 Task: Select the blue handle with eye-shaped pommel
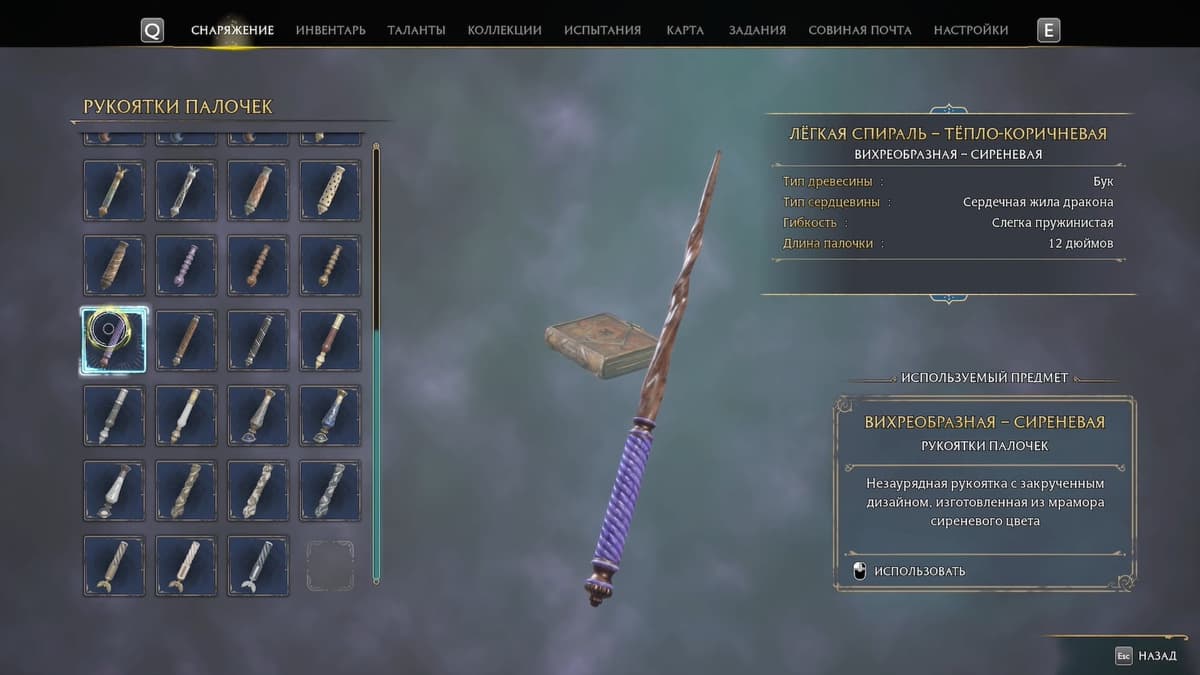pyautogui.click(x=330, y=415)
